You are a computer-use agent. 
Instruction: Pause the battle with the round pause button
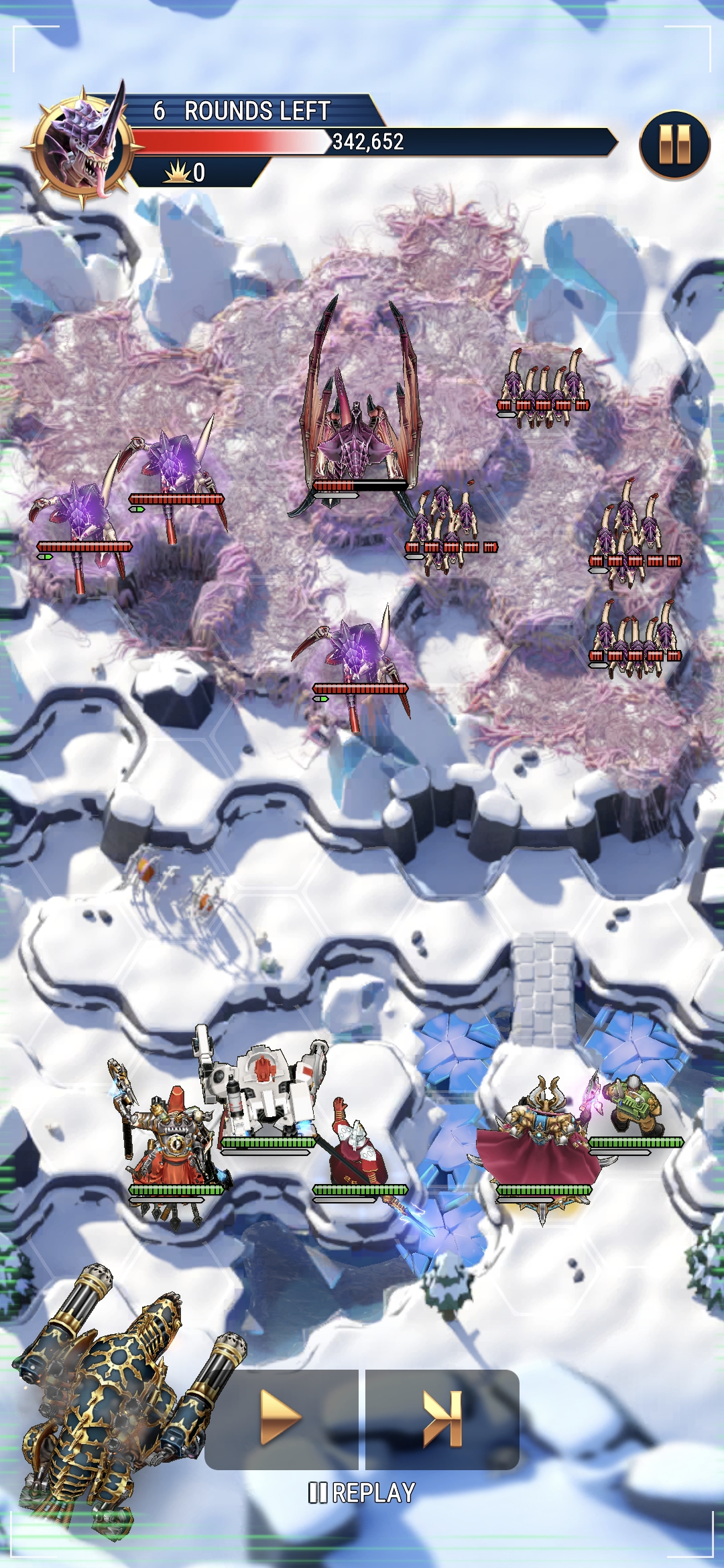(674, 145)
